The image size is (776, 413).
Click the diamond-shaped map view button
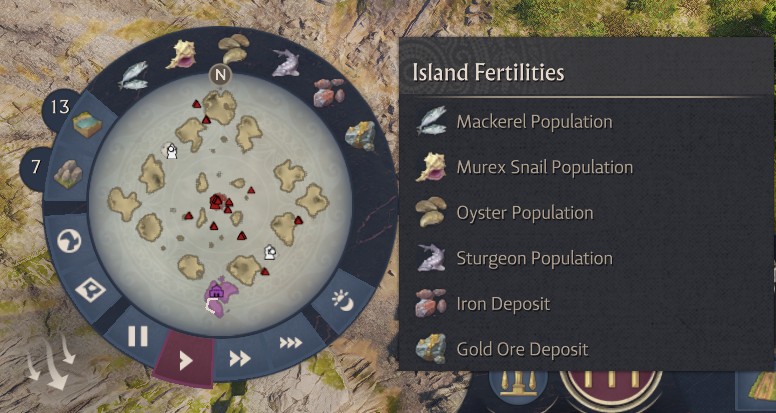pyautogui.click(x=92, y=291)
